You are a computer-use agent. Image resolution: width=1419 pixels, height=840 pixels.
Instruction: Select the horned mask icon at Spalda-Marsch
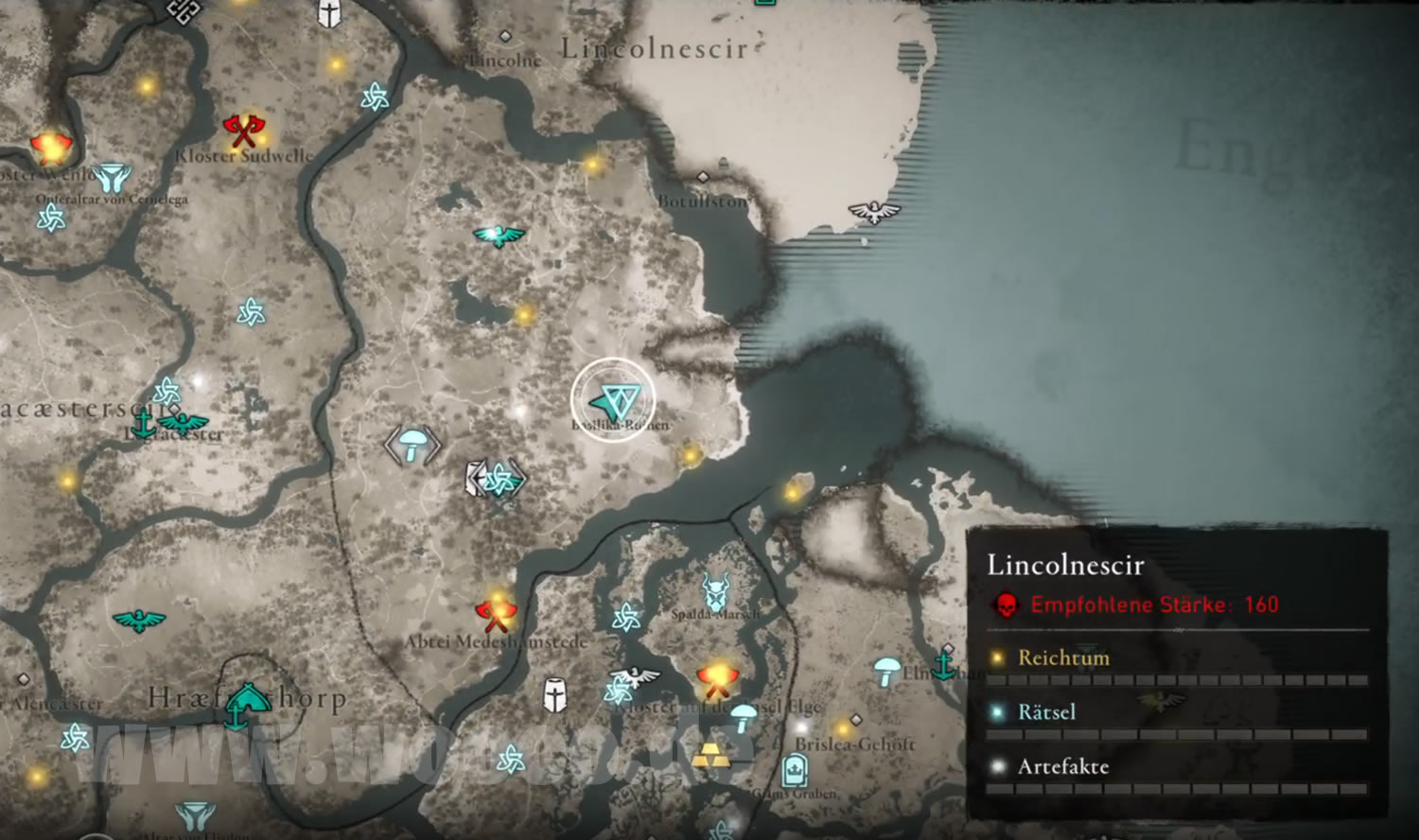click(717, 591)
